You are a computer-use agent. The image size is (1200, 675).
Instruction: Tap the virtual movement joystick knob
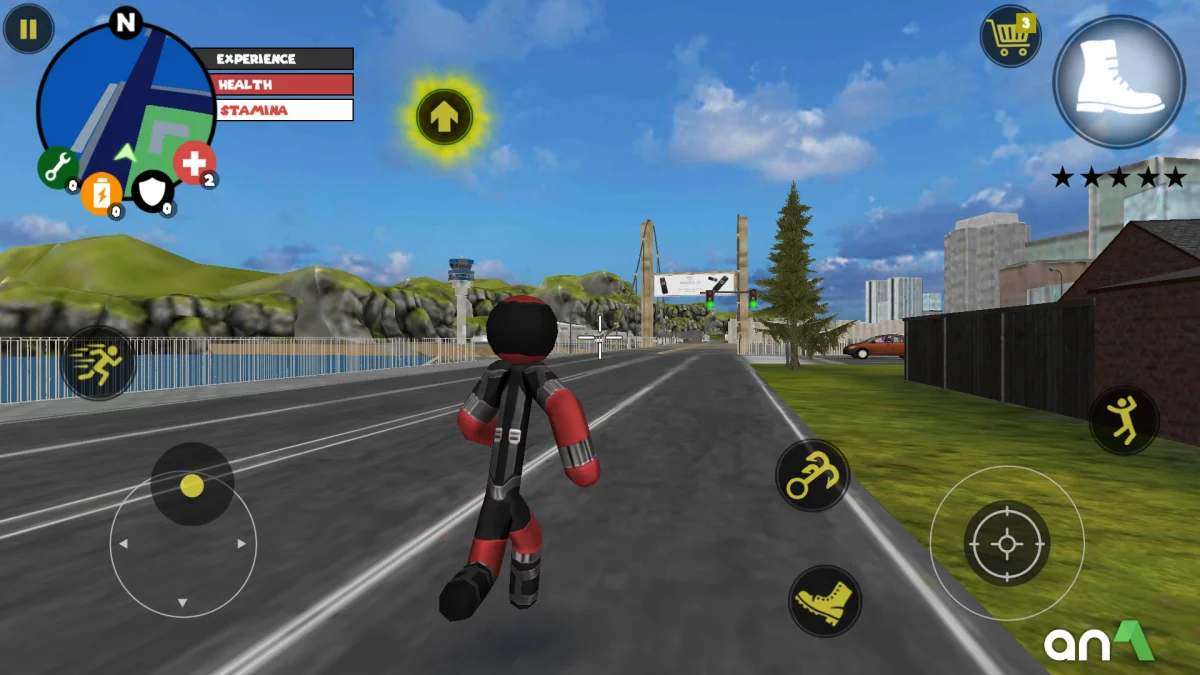pyautogui.click(x=192, y=486)
